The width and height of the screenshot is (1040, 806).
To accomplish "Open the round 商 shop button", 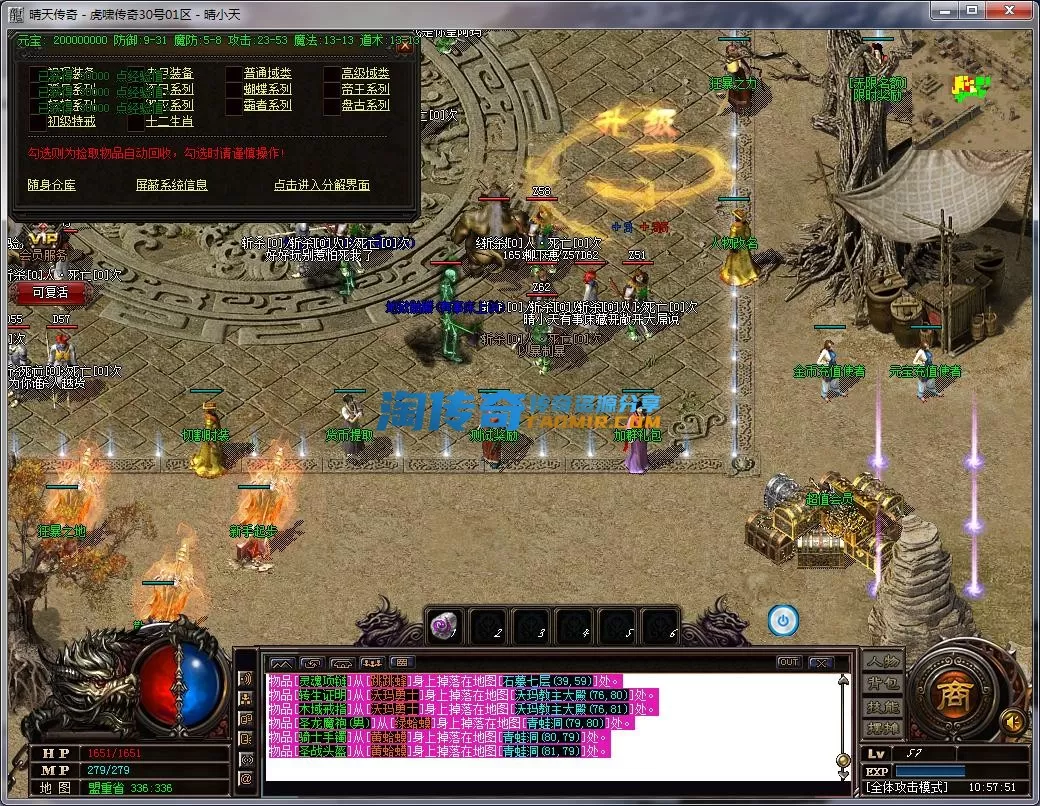I will pos(954,693).
